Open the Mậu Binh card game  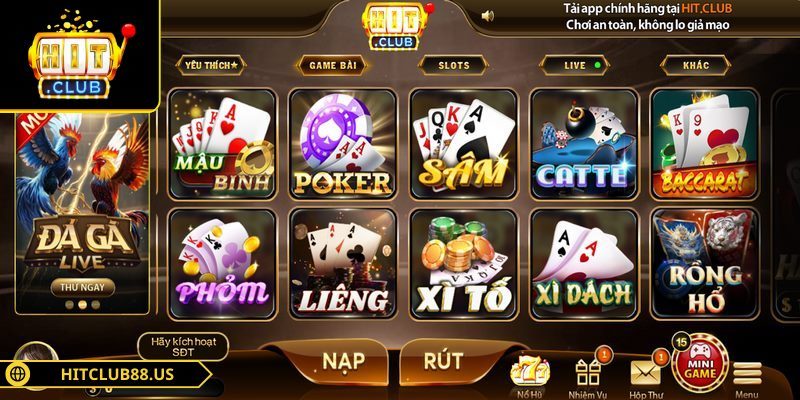point(222,143)
